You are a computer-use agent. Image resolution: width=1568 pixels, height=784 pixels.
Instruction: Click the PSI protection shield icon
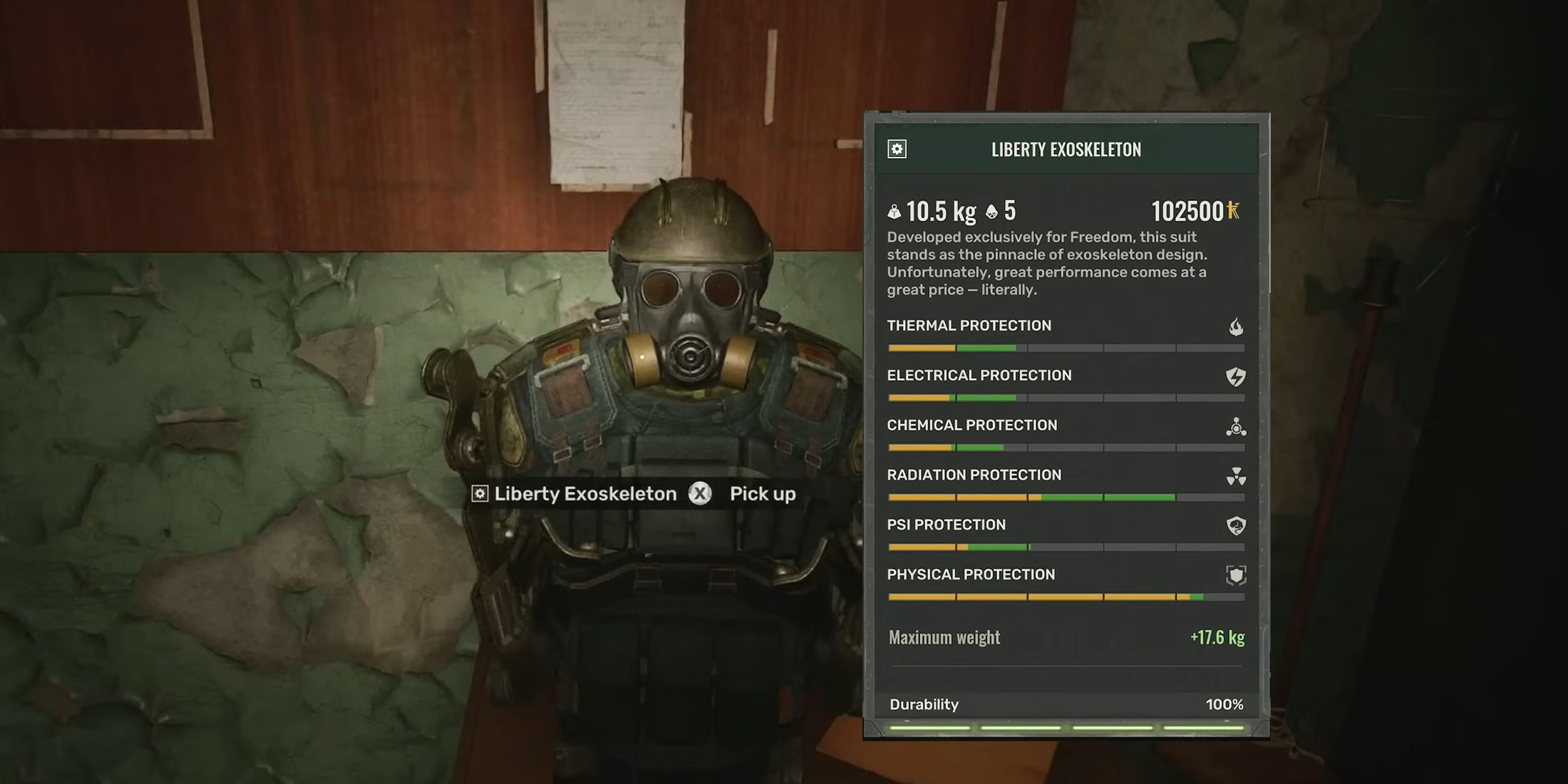pyautogui.click(x=1236, y=526)
